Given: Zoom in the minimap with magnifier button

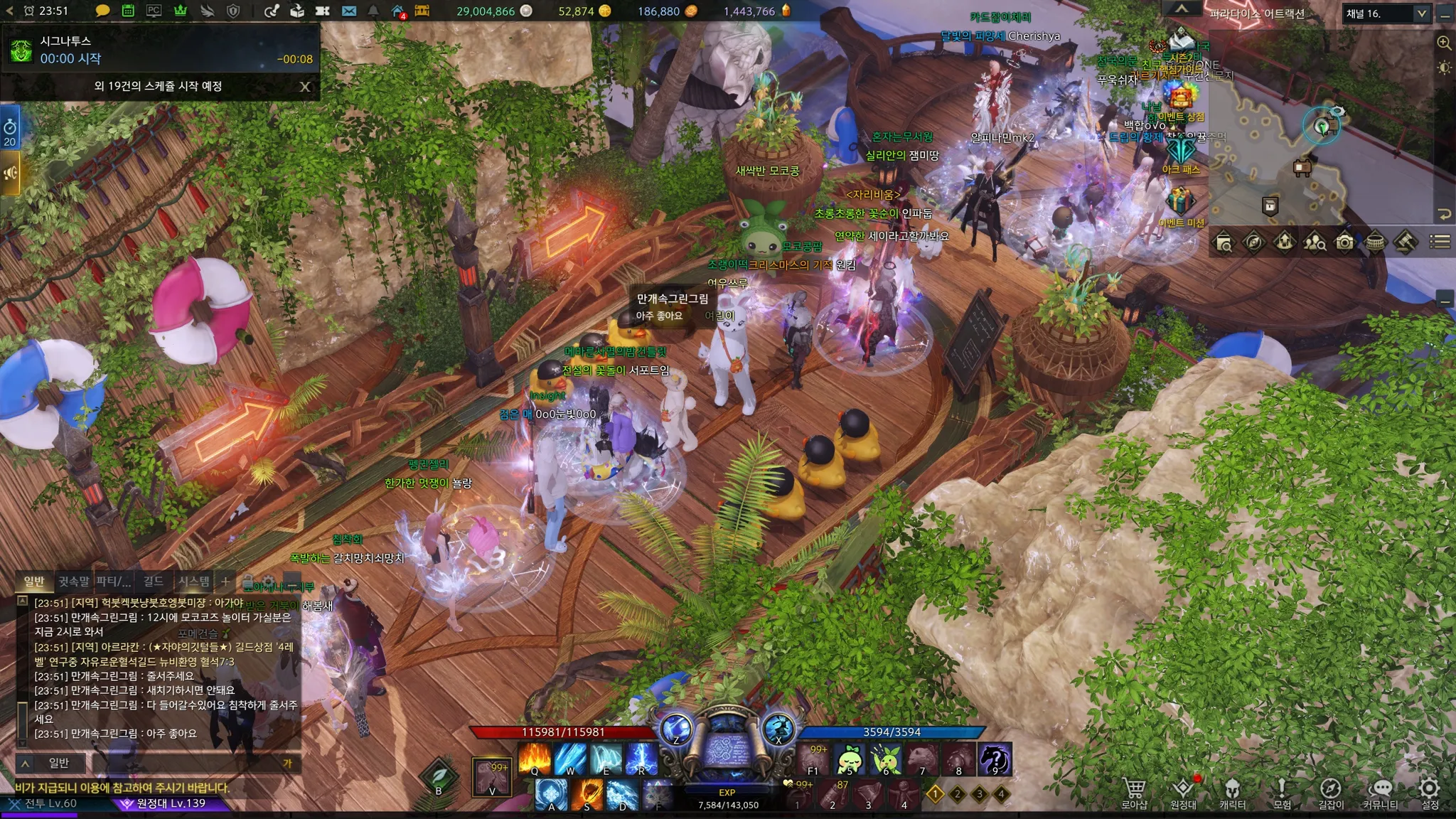Looking at the screenshot, I should point(1444,43).
